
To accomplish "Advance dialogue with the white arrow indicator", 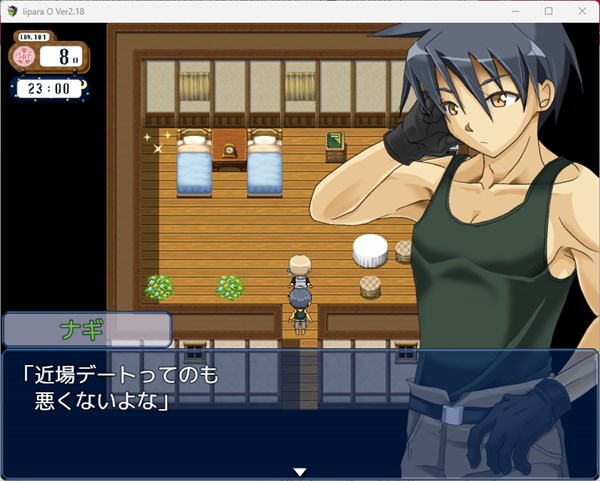I will pos(298,472).
